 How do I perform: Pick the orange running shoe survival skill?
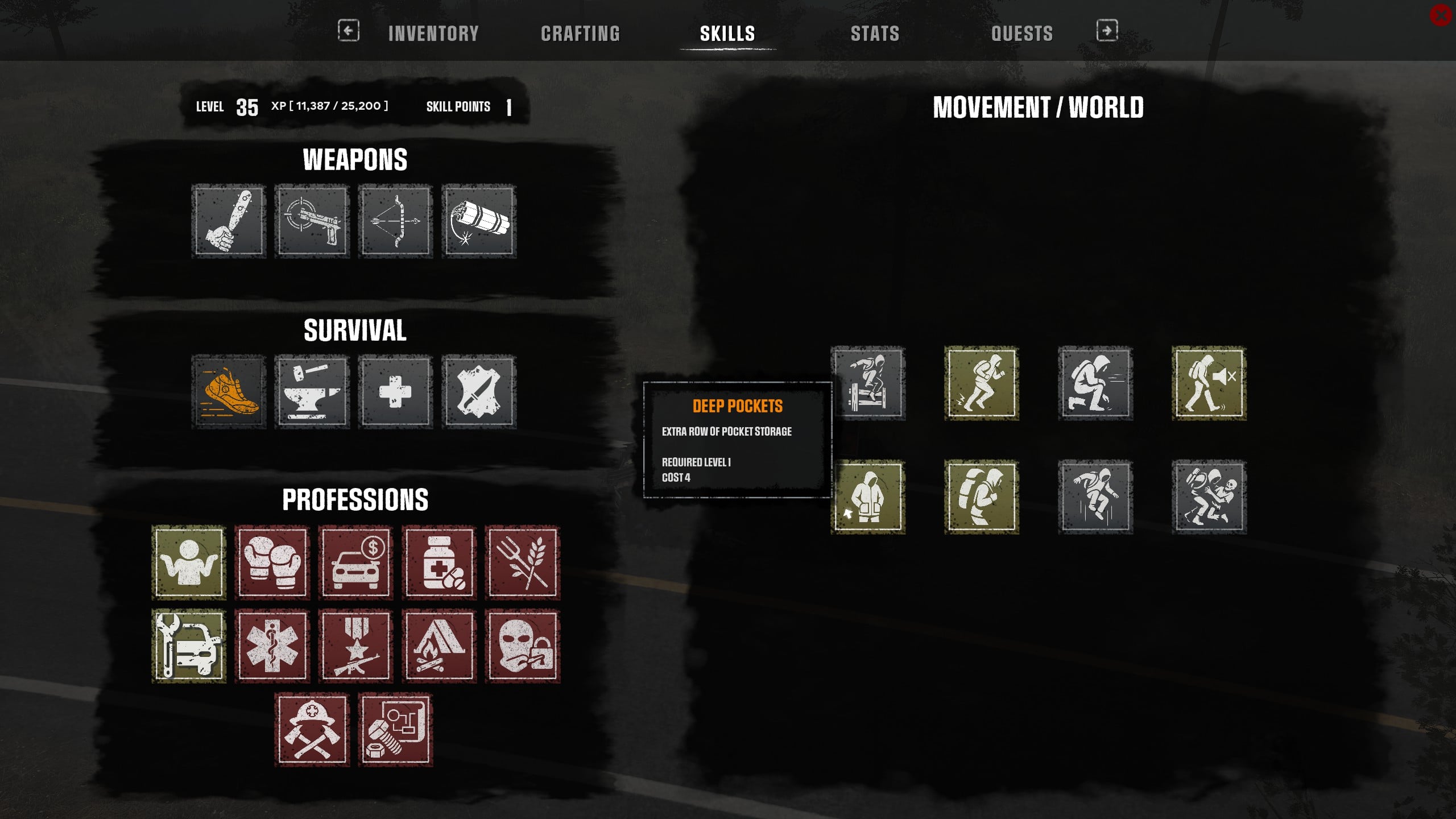229,392
